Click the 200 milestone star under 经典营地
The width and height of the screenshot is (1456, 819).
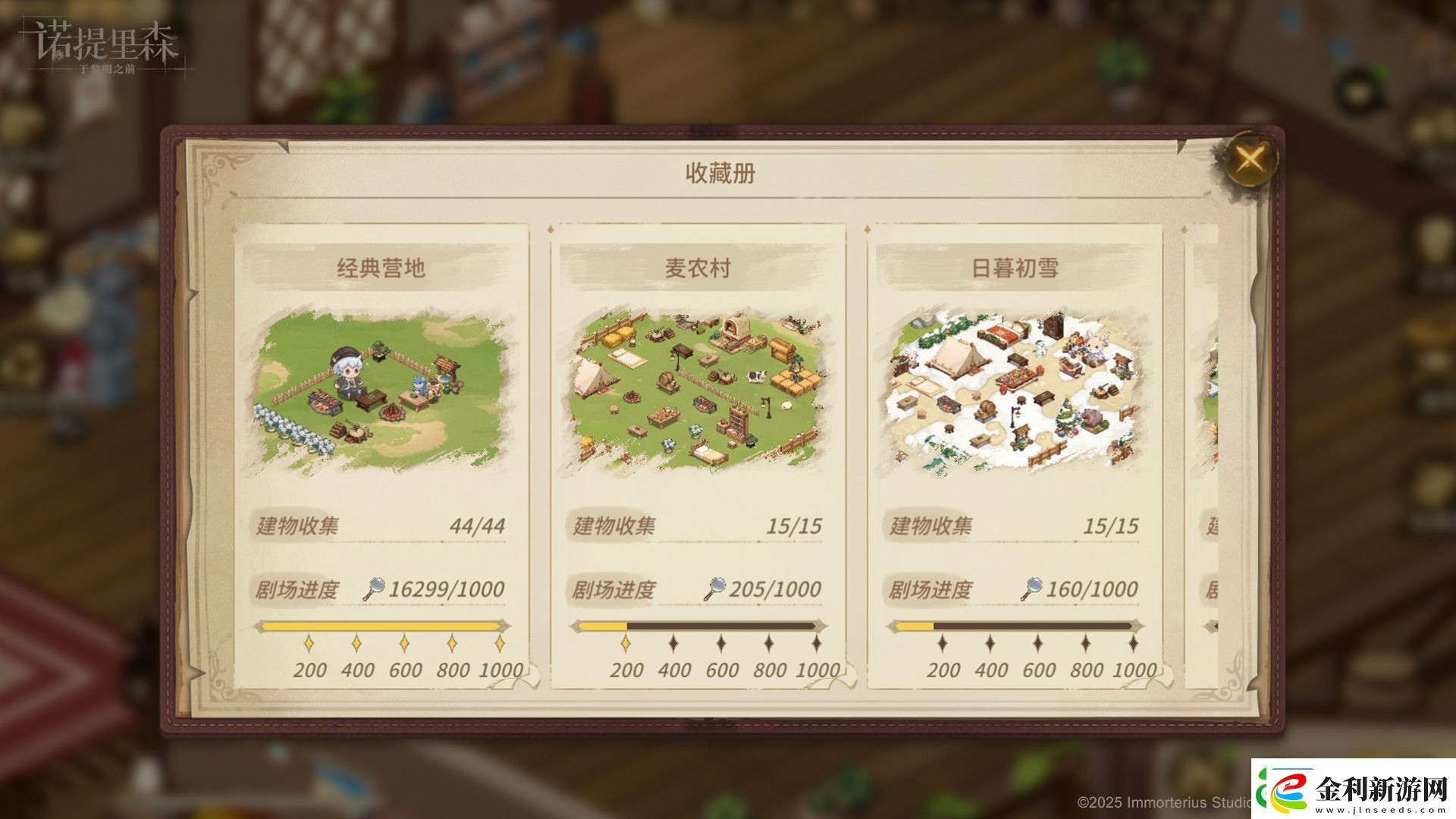(308, 643)
